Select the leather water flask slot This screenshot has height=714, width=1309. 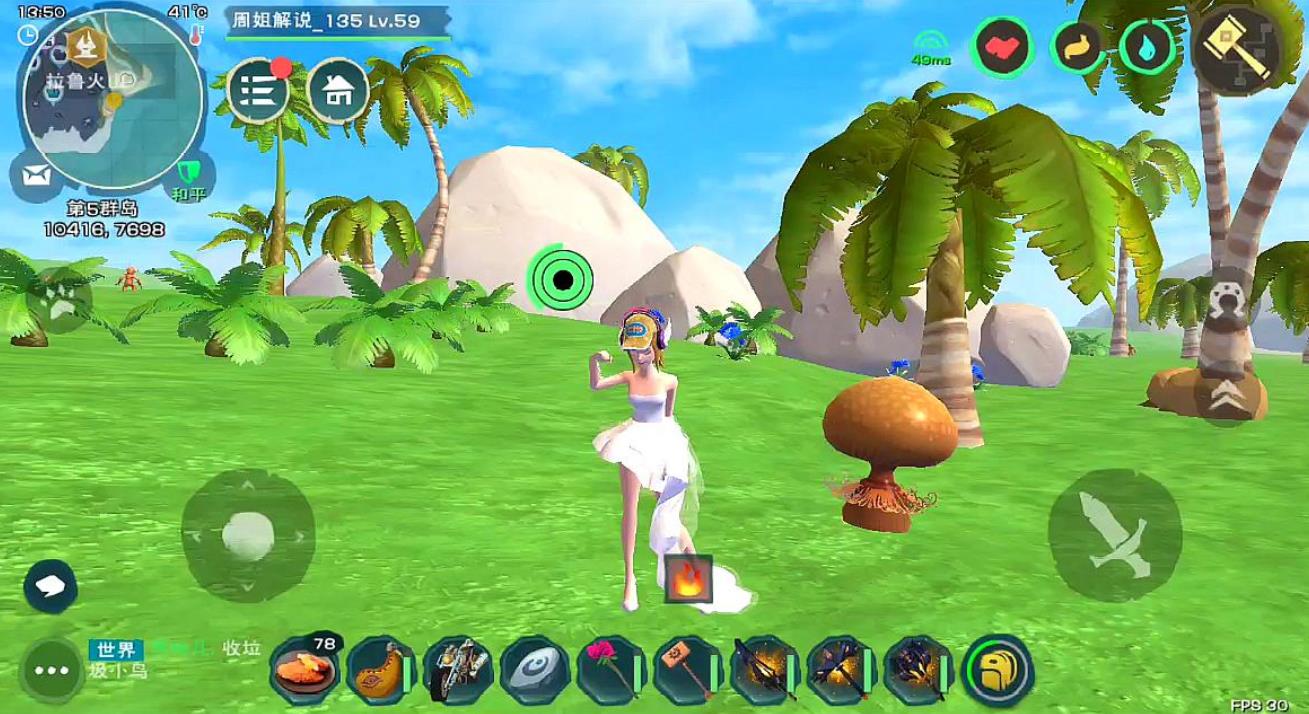[x=381, y=668]
